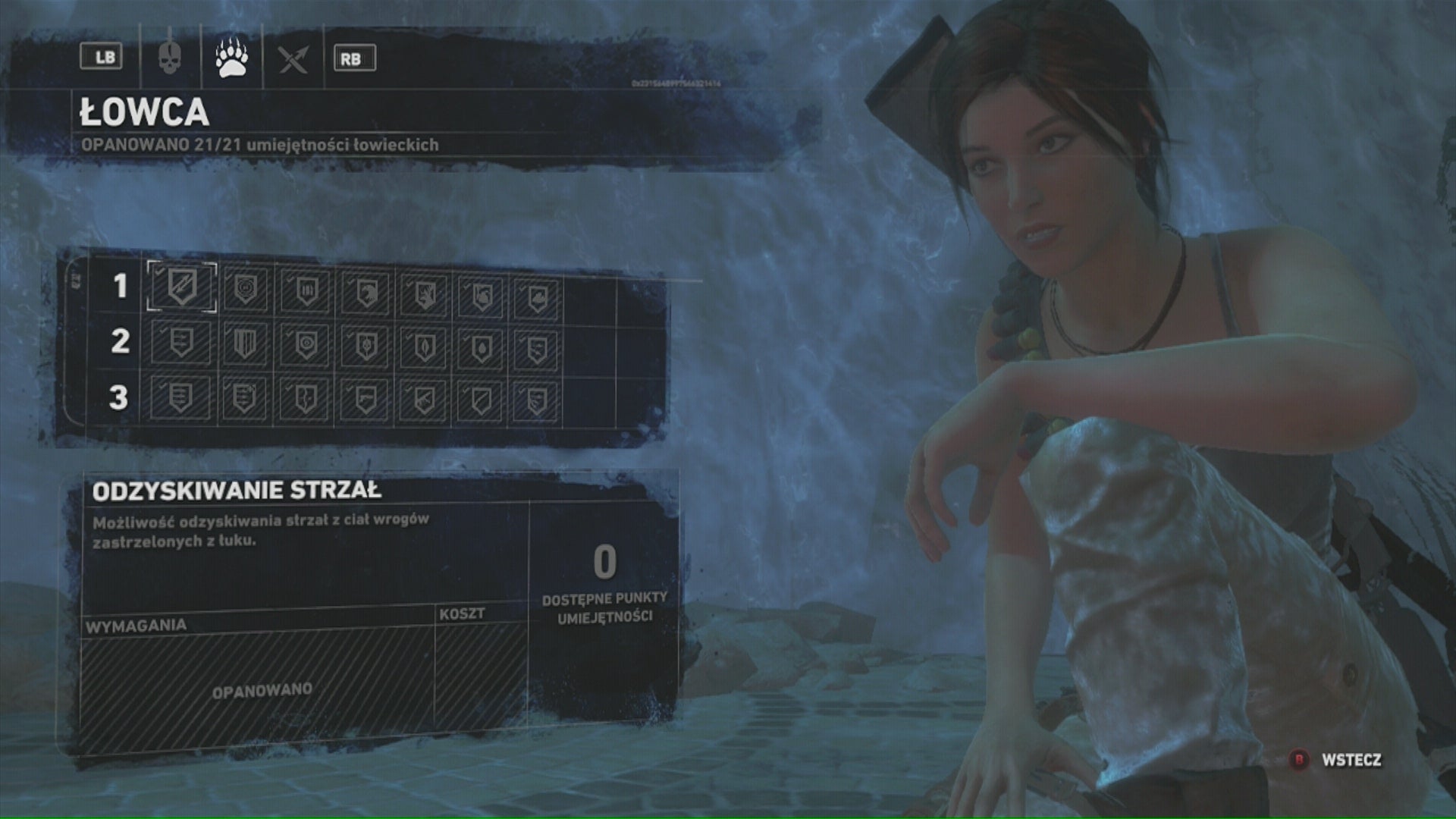
Task: Select the leaf skill icon
Action: click(x=424, y=347)
